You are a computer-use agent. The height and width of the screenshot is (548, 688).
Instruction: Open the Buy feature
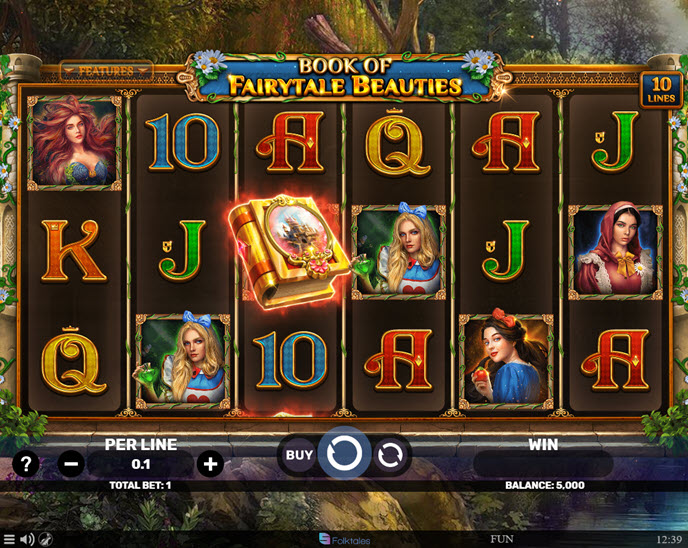[x=299, y=455]
